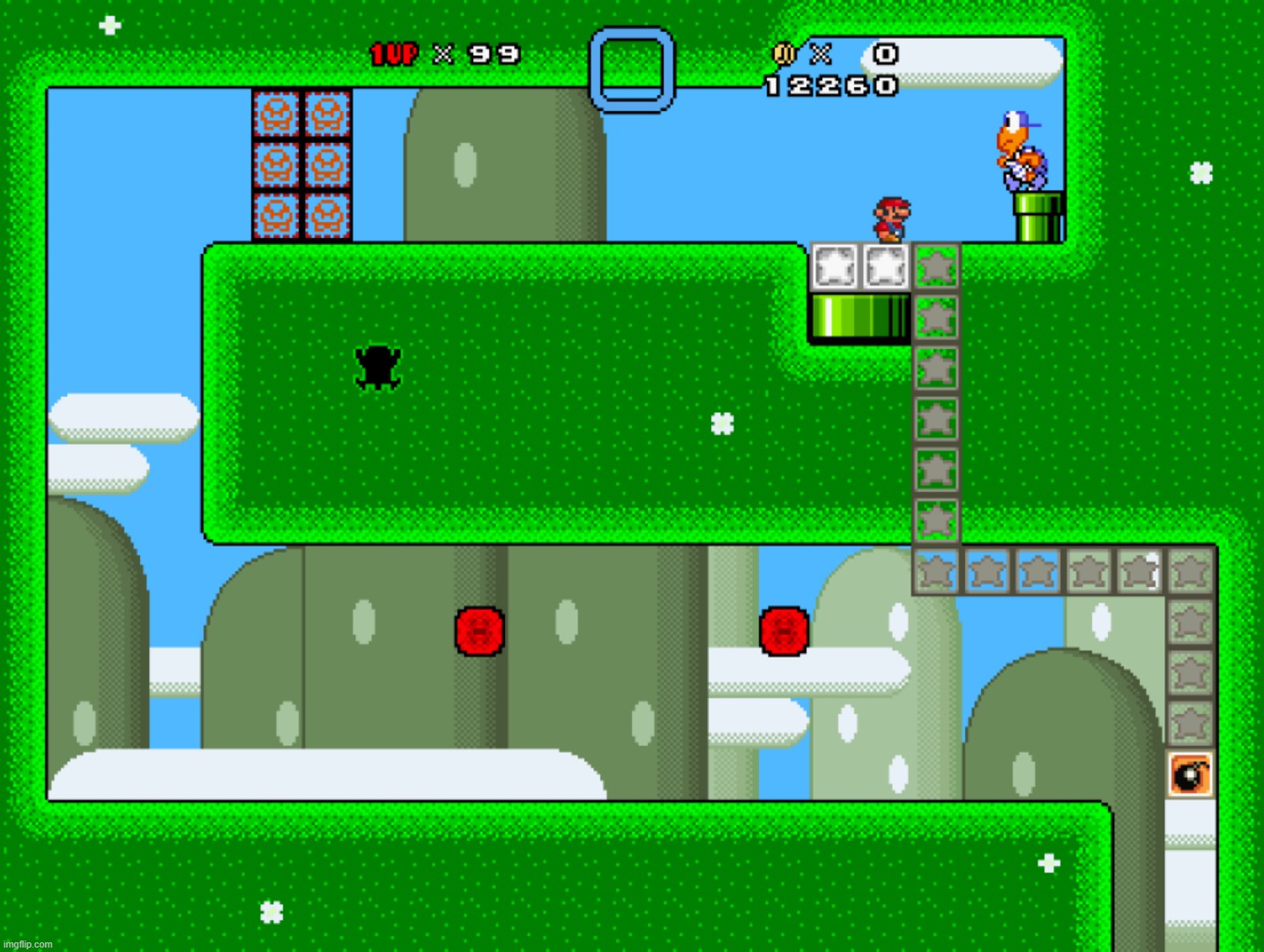Click the green pipe under the Koopa

tap(1037, 219)
